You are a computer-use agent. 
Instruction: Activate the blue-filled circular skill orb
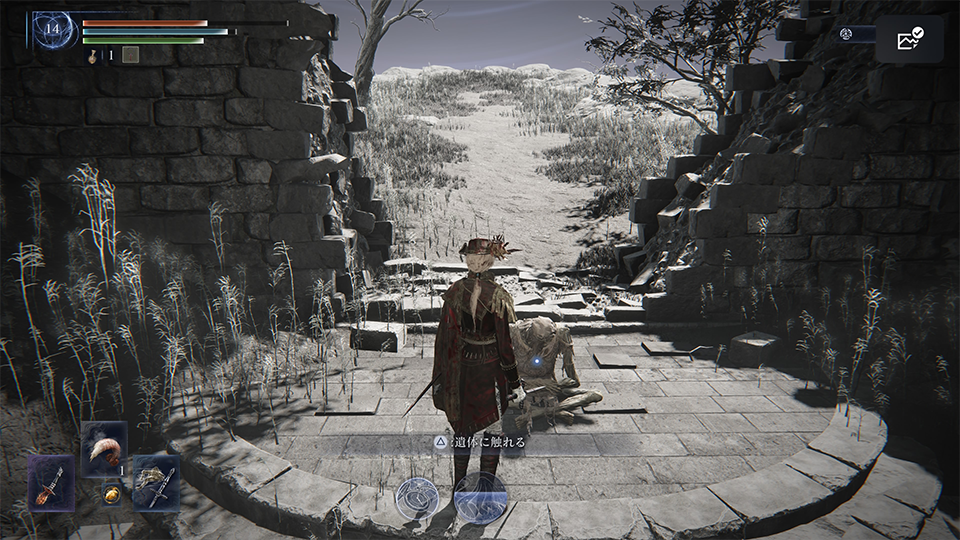(x=480, y=497)
